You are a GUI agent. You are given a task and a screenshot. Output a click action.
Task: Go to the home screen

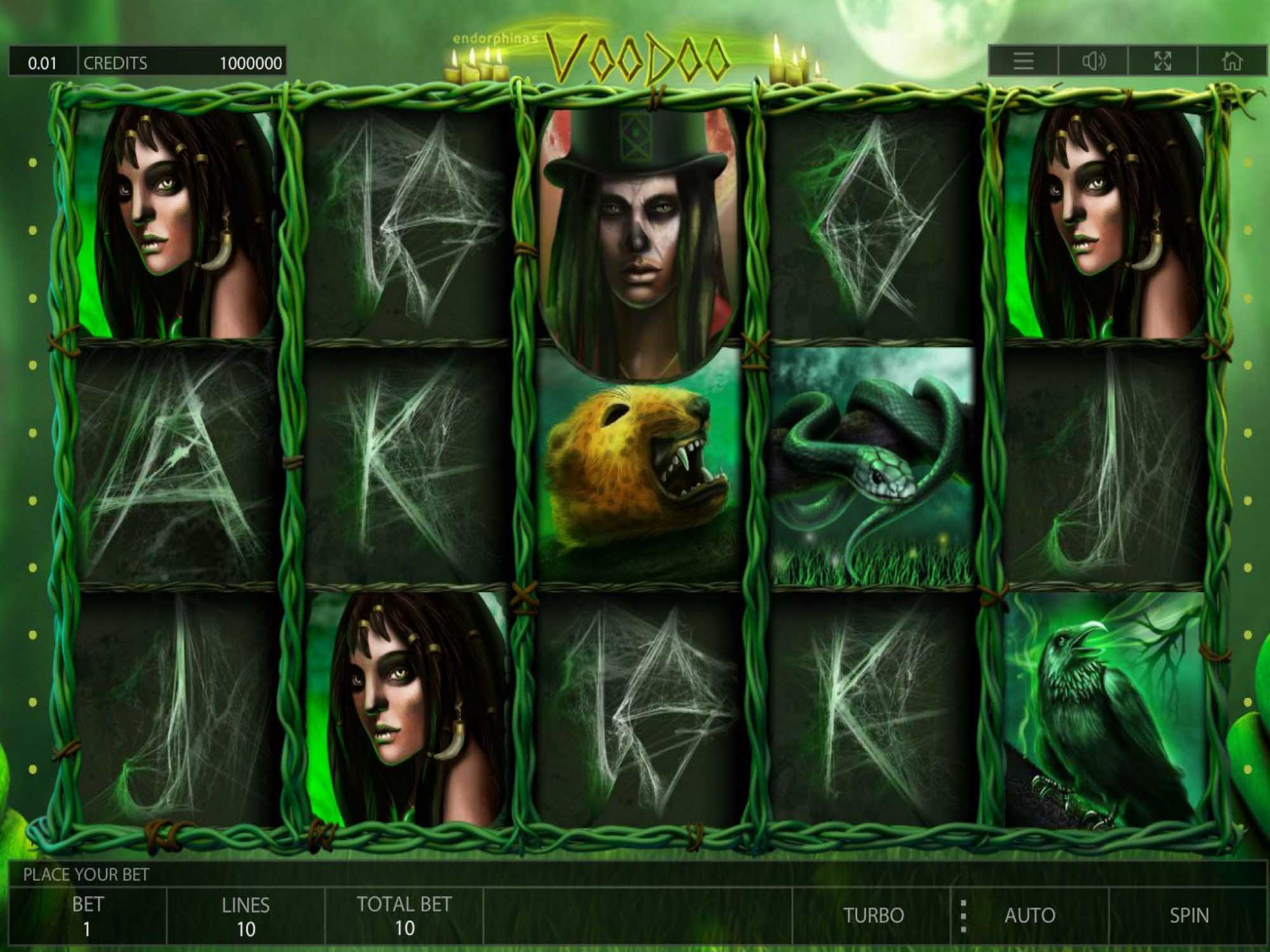pos(1232,62)
